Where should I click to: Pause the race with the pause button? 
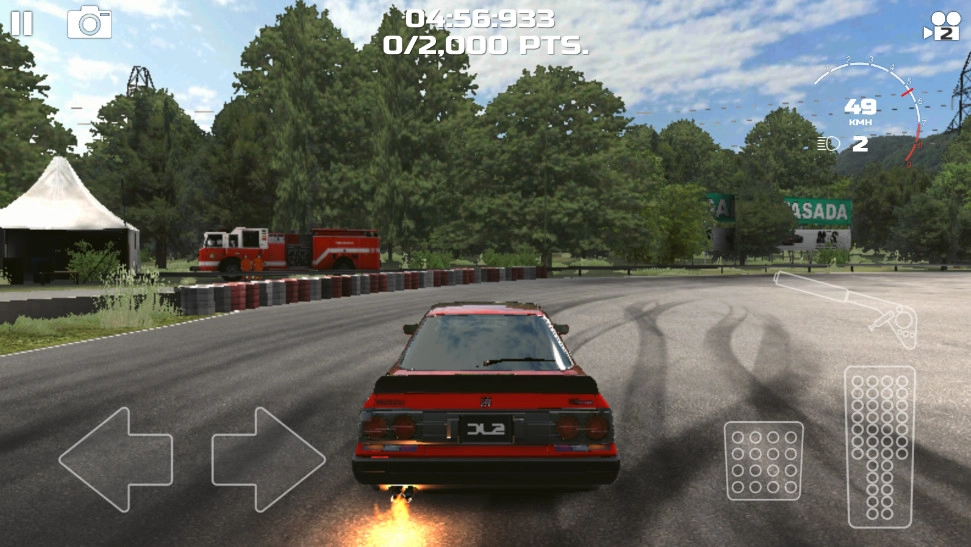coord(21,23)
